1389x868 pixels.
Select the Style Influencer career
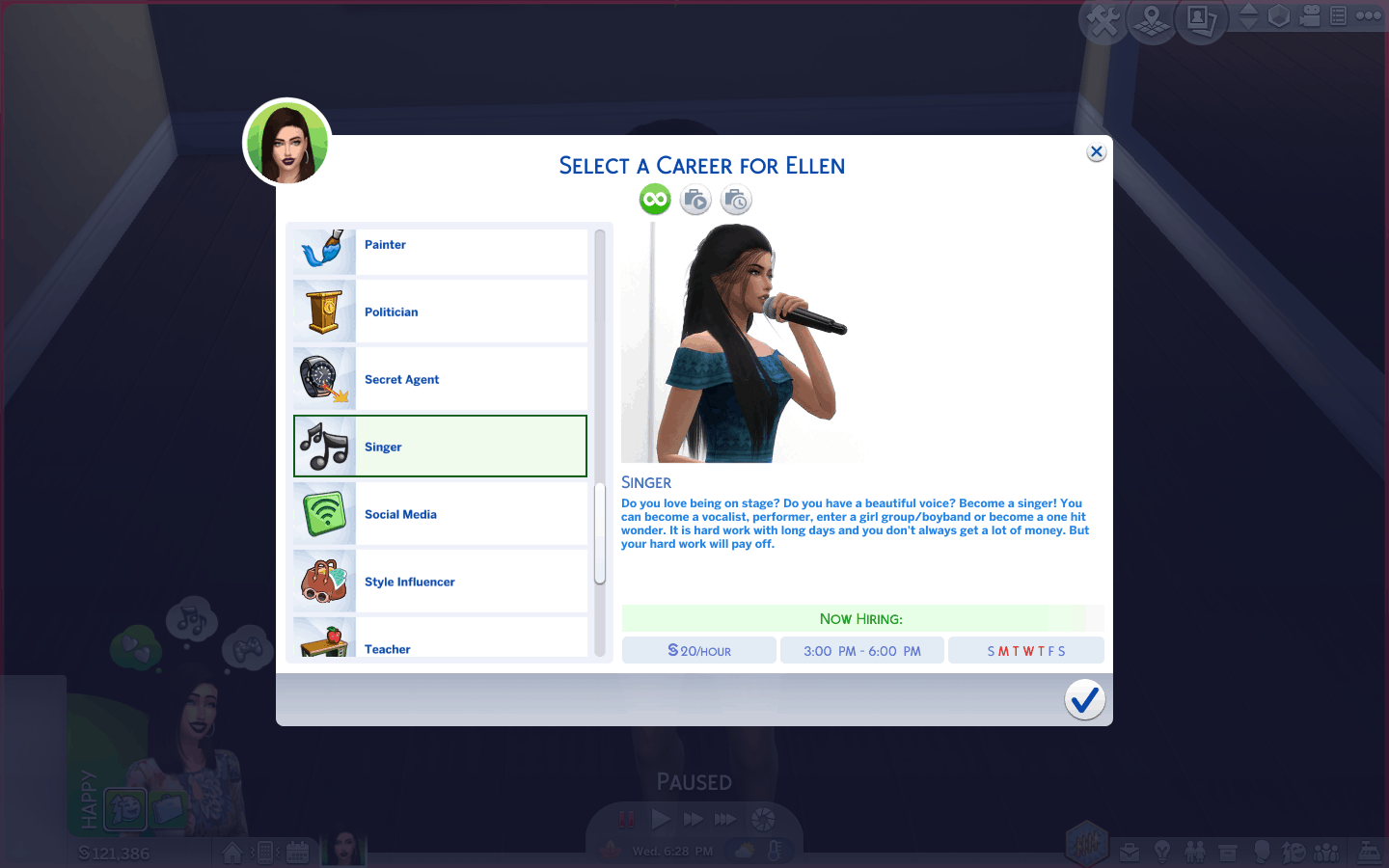pyautogui.click(x=440, y=582)
